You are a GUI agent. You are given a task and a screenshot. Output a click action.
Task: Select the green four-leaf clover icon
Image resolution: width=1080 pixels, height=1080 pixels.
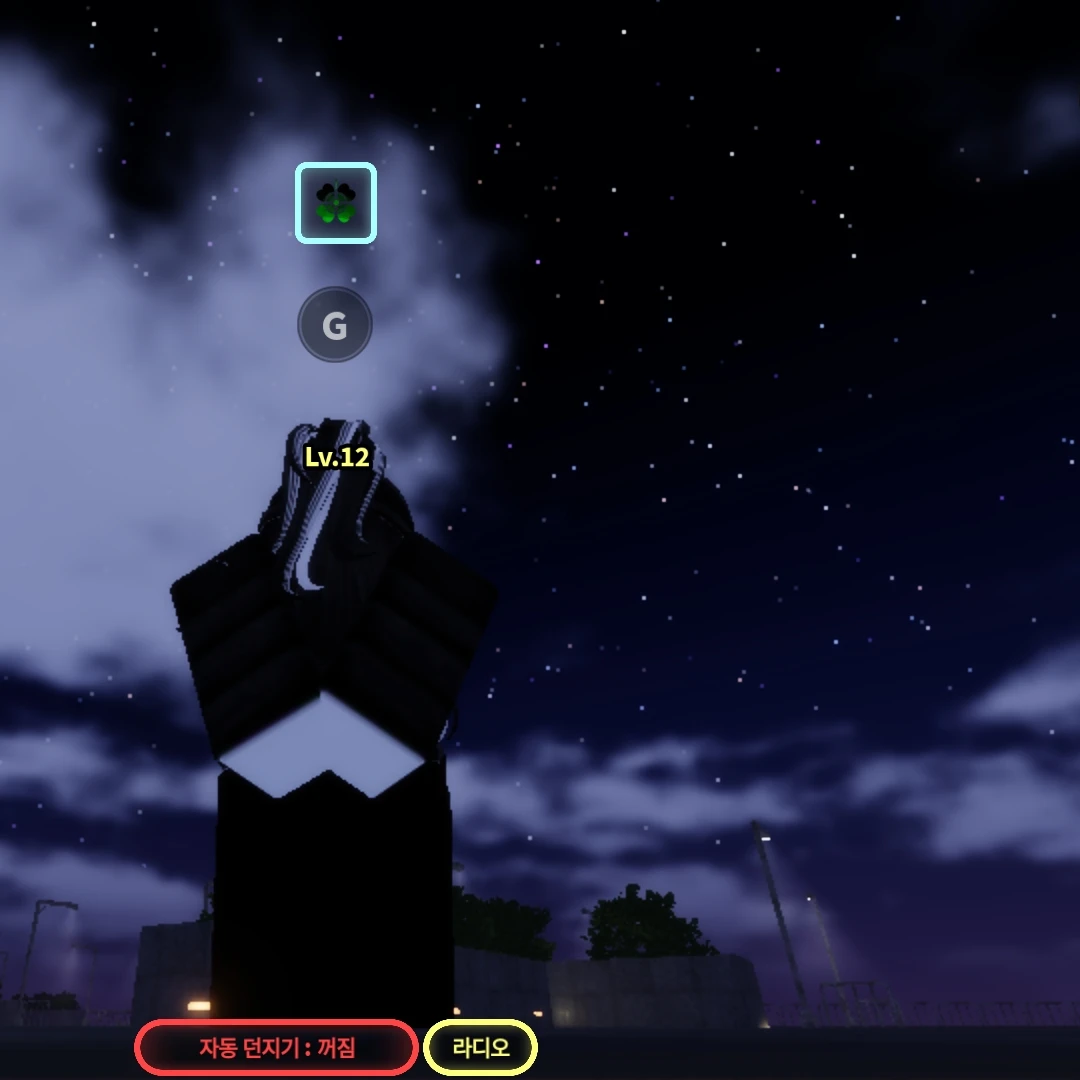click(x=335, y=203)
